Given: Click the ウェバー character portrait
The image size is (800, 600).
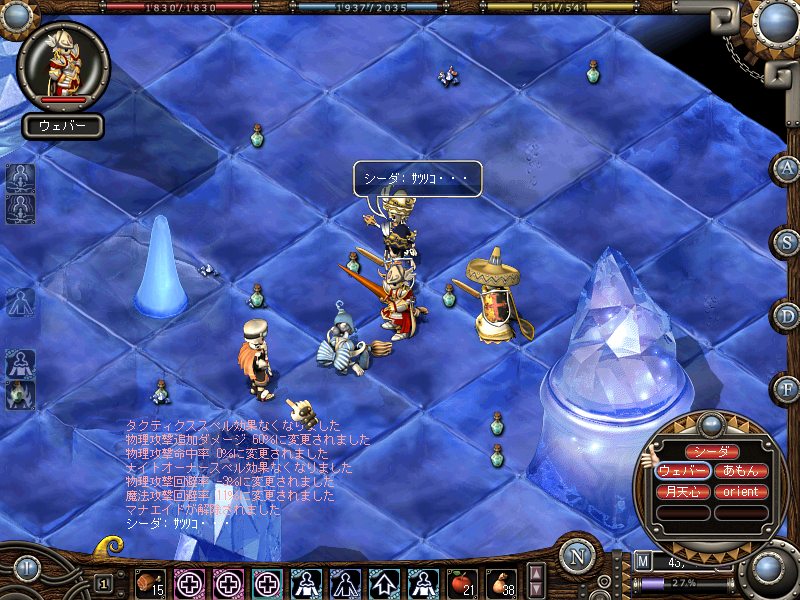Looking at the screenshot, I should [x=63, y=64].
